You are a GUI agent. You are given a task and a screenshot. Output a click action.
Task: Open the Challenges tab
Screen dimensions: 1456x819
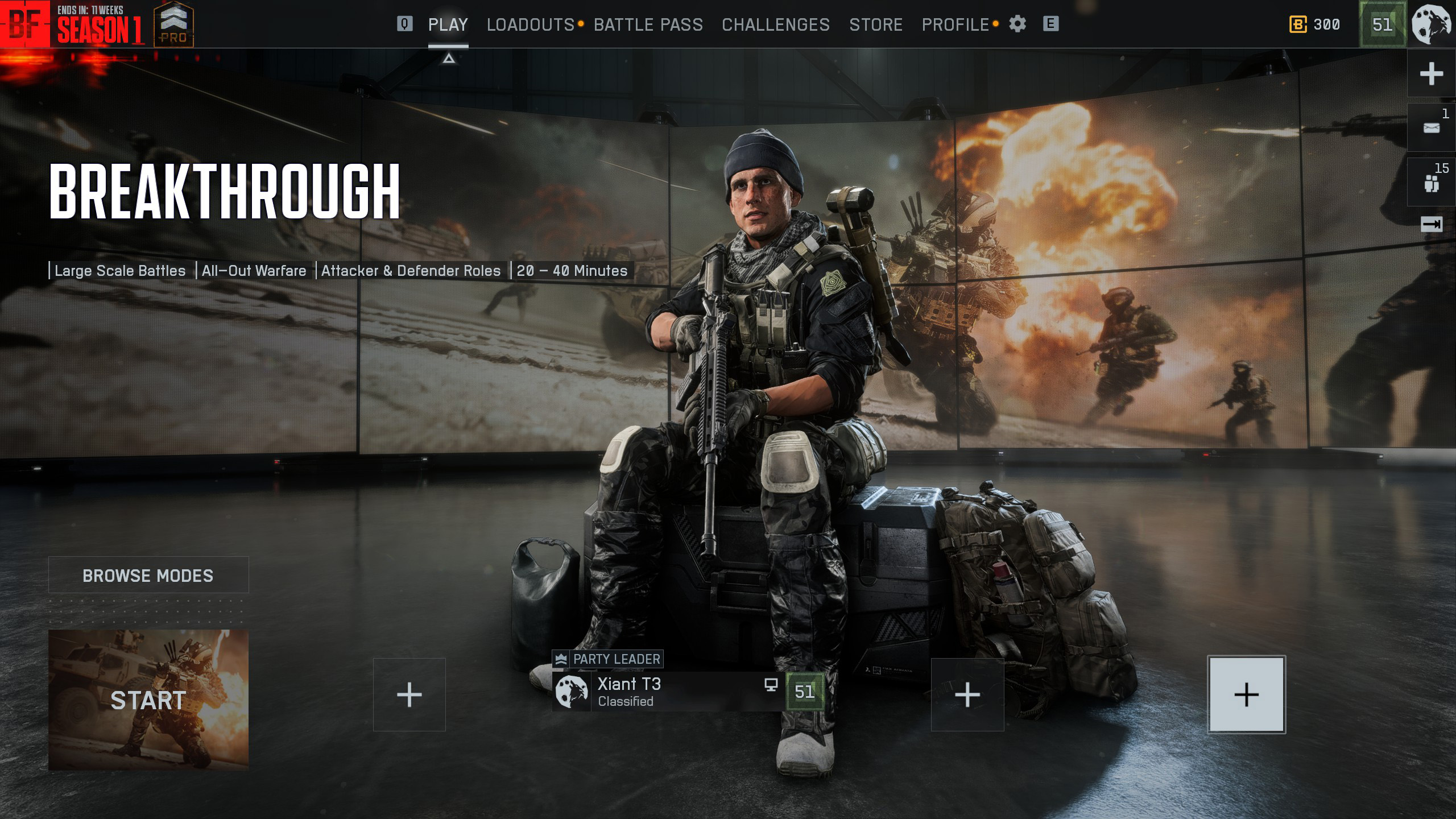coord(775,25)
